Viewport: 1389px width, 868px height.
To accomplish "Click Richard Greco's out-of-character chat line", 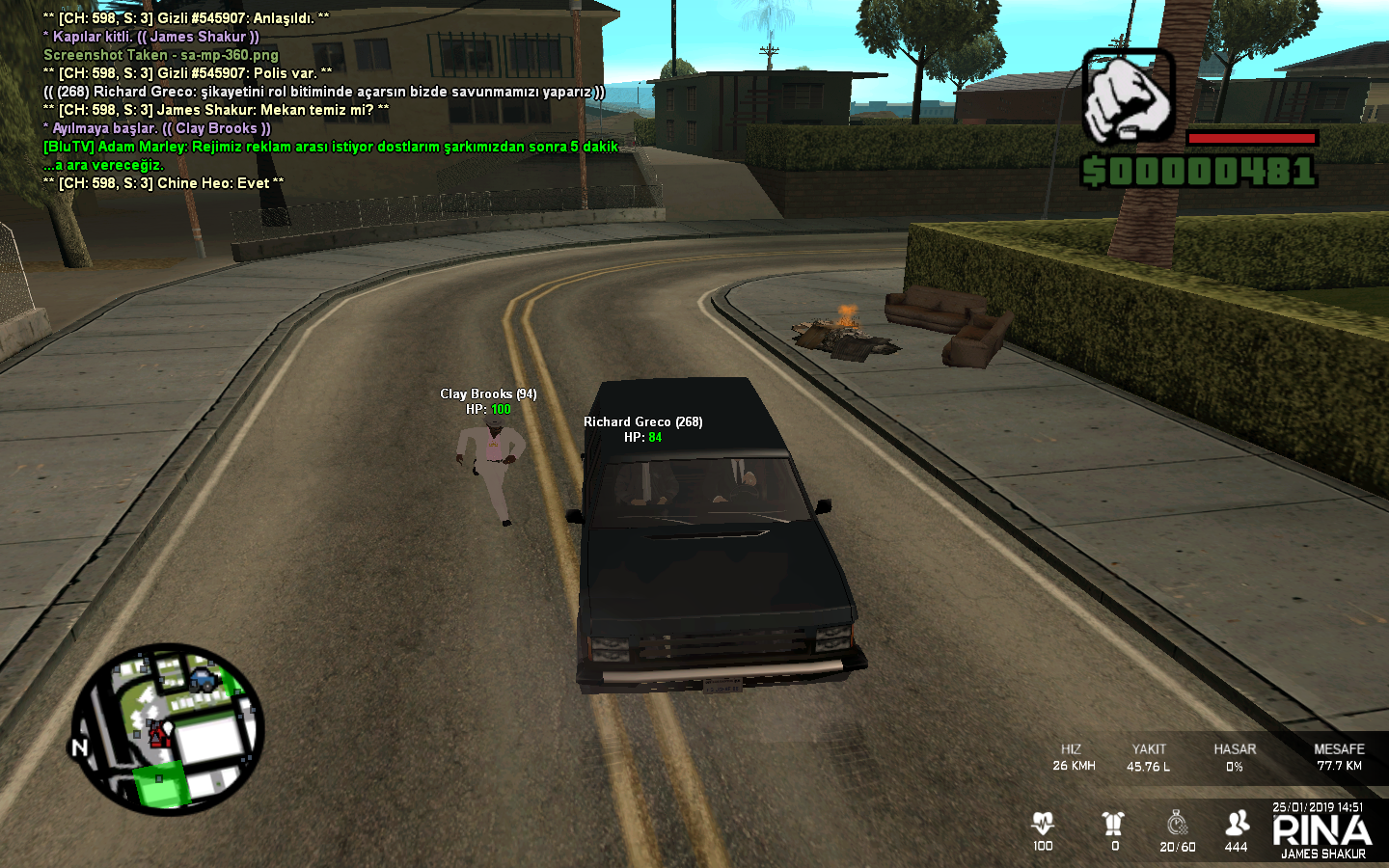I will [x=324, y=92].
